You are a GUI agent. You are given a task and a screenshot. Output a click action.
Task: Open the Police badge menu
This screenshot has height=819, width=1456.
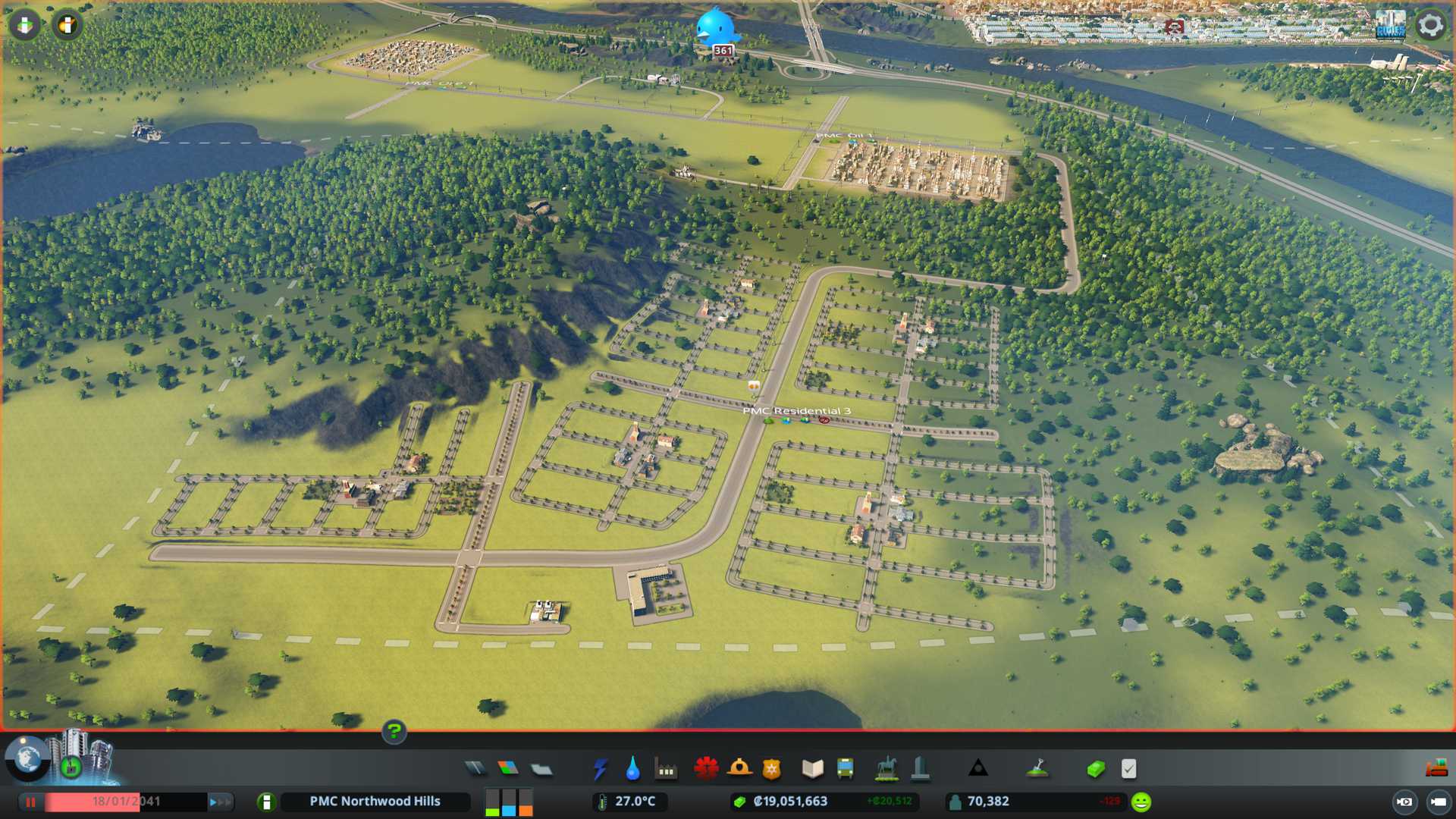772,769
